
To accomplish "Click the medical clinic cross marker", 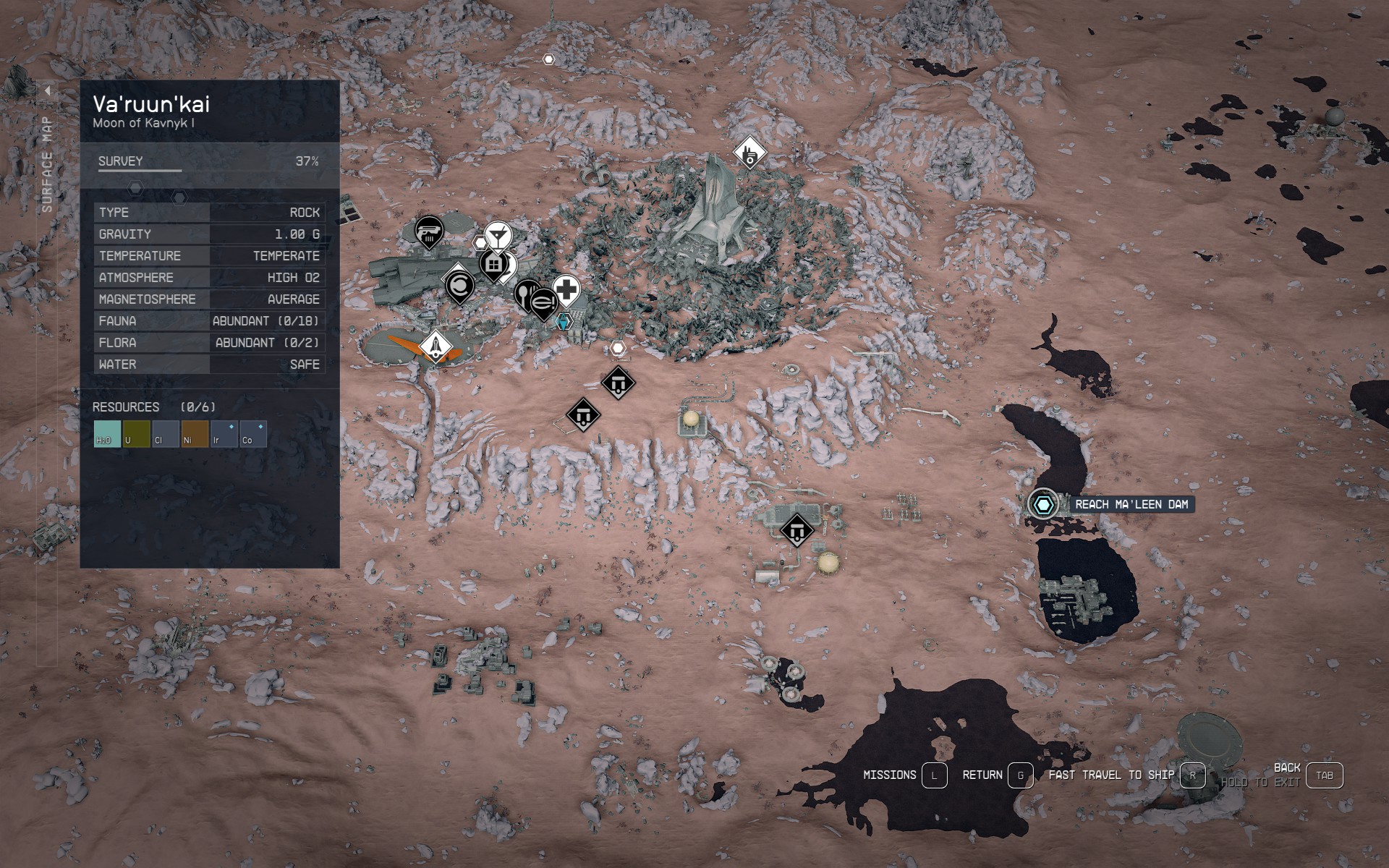I will click(566, 289).
